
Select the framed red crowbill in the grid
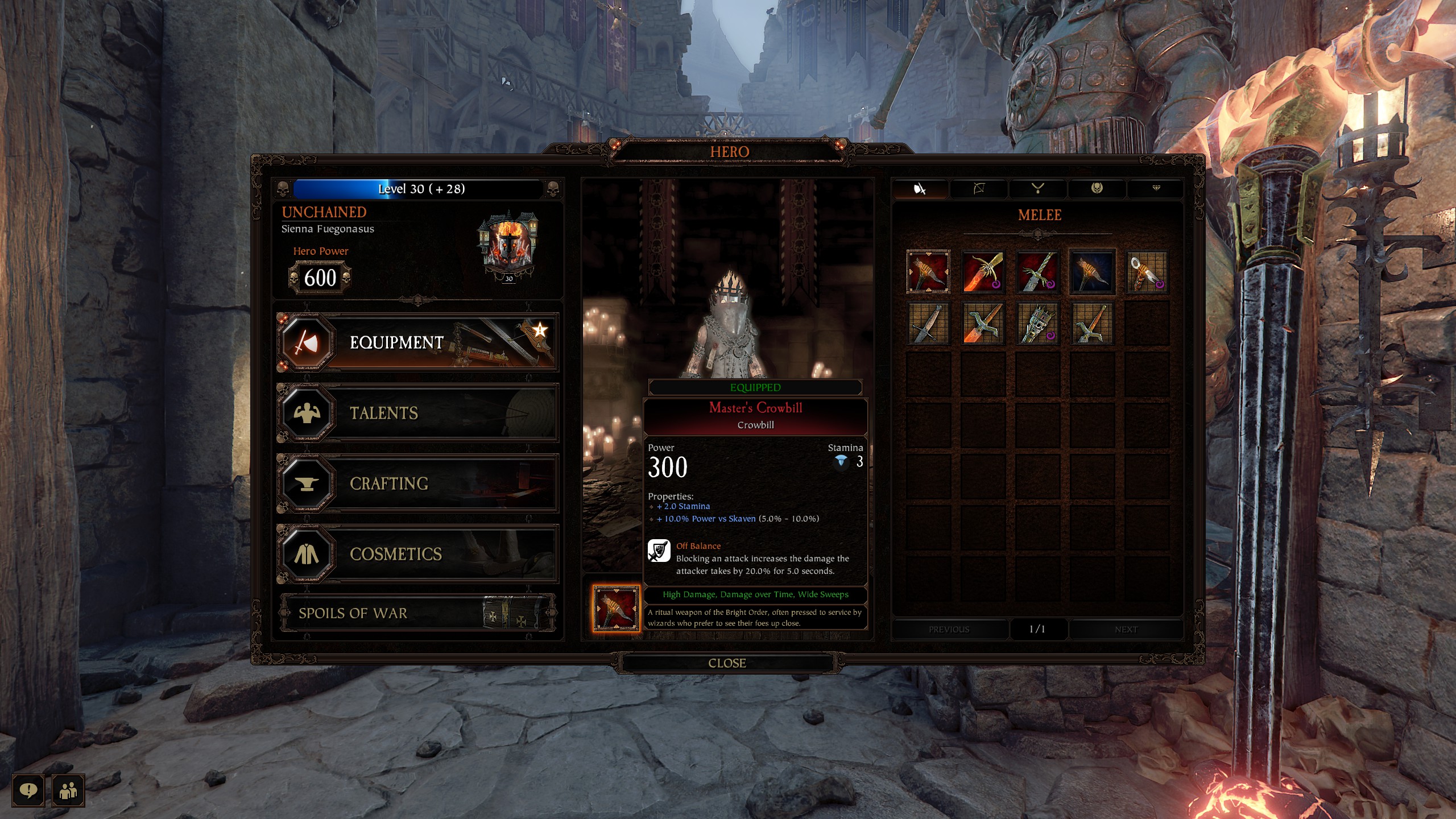click(928, 272)
